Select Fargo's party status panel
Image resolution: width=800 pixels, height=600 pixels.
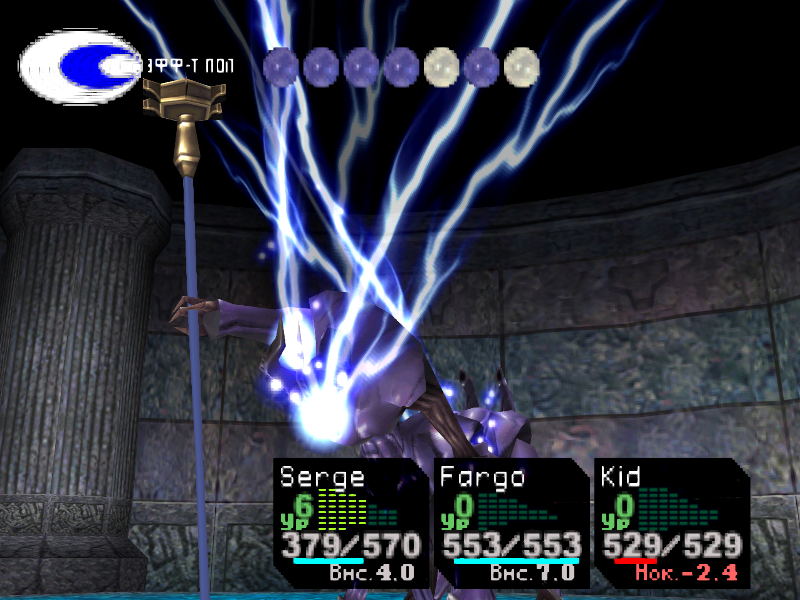pos(511,522)
